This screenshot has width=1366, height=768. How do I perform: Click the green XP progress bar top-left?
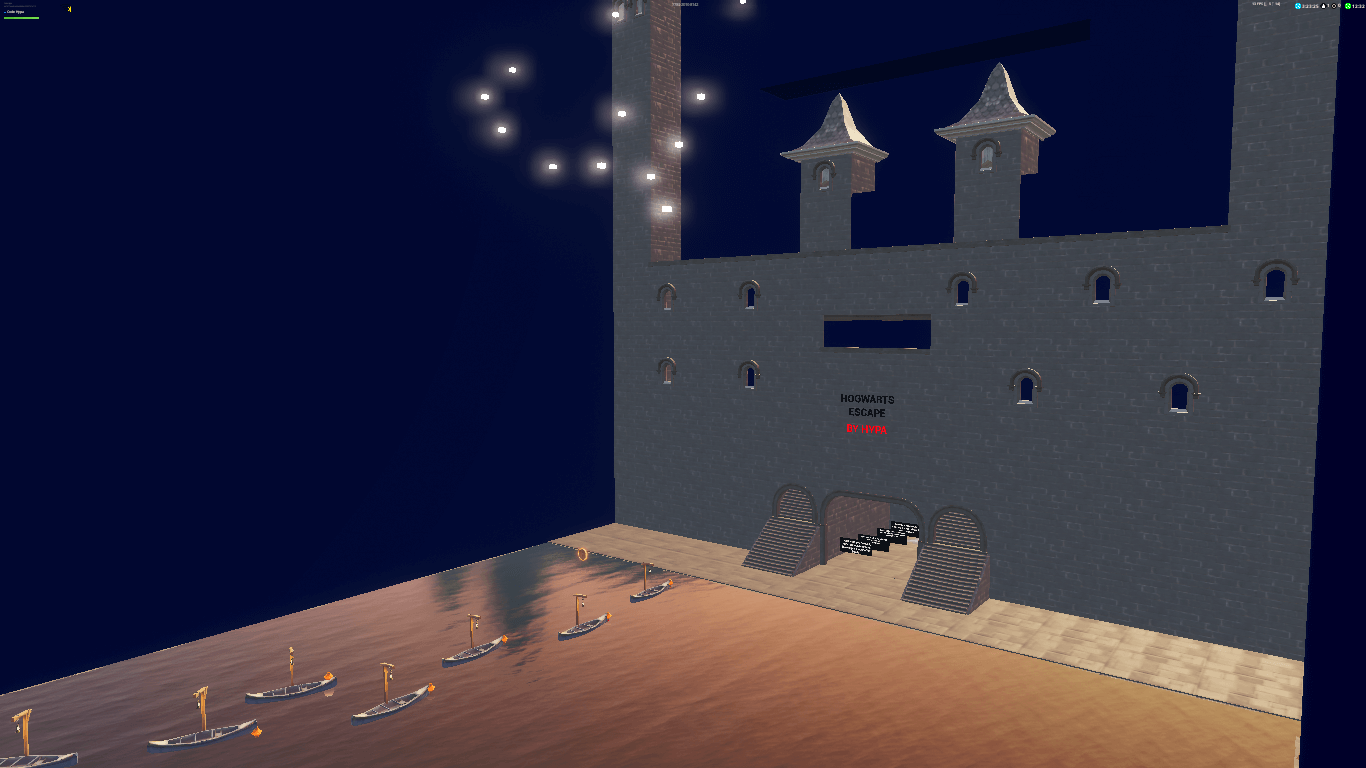[x=21, y=18]
